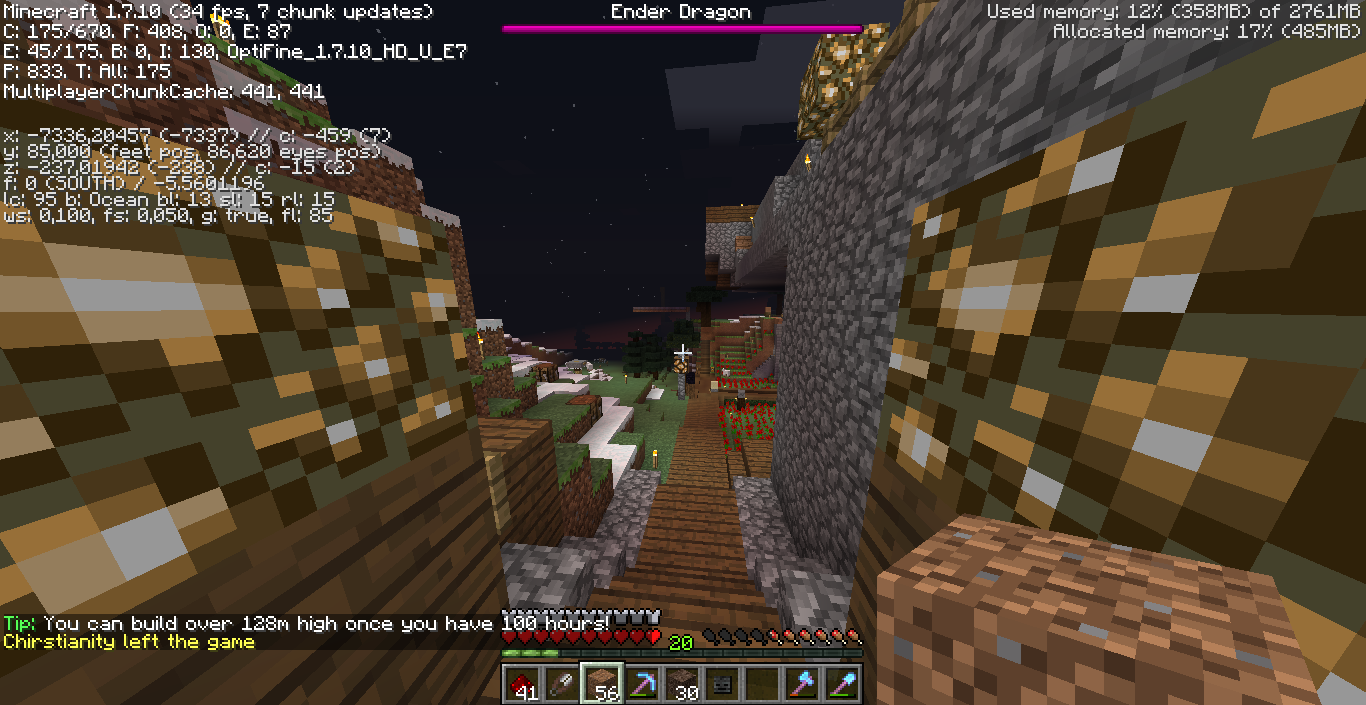Choose the dirt block stack of 56

point(603,684)
